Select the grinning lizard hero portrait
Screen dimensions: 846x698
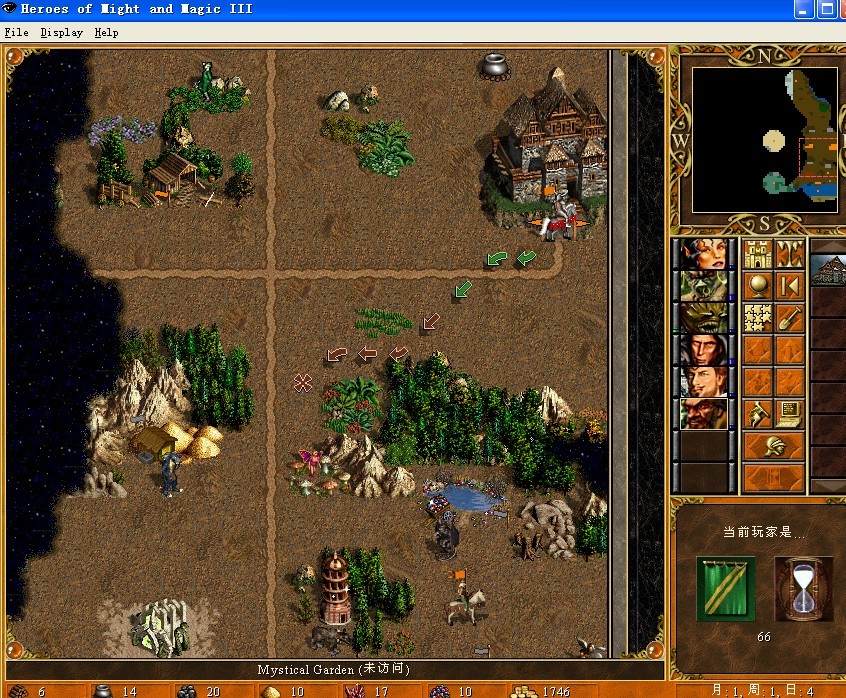tap(703, 318)
